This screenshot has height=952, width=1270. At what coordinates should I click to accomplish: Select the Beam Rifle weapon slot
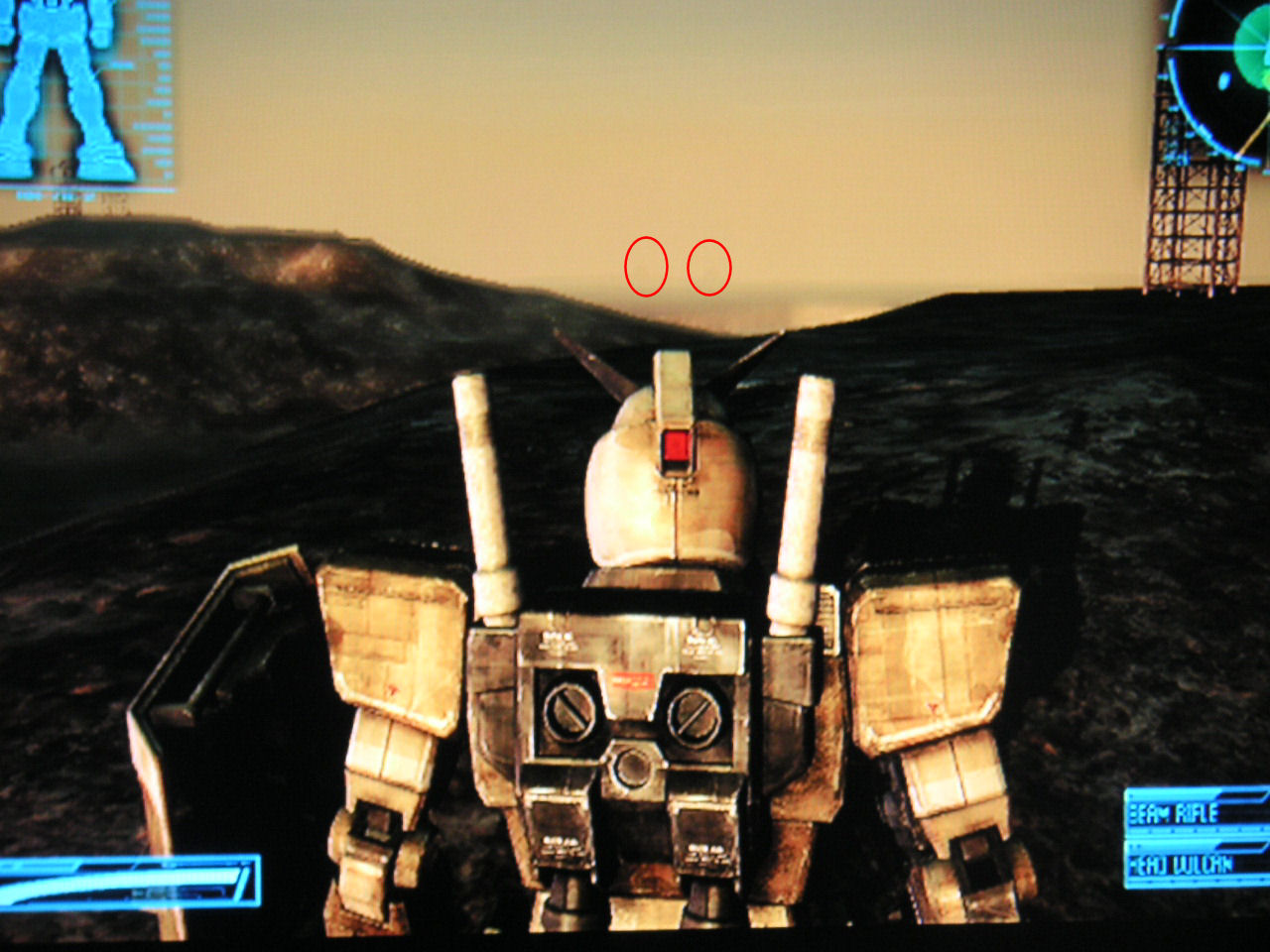click(x=1196, y=813)
